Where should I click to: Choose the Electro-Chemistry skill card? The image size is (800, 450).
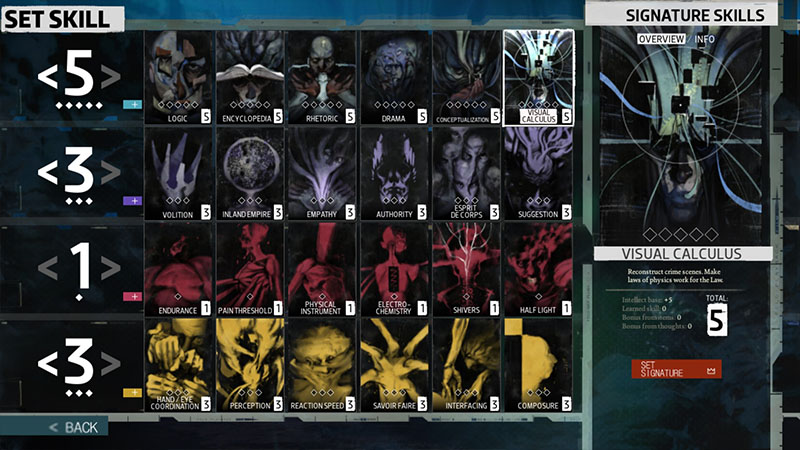tap(394, 268)
